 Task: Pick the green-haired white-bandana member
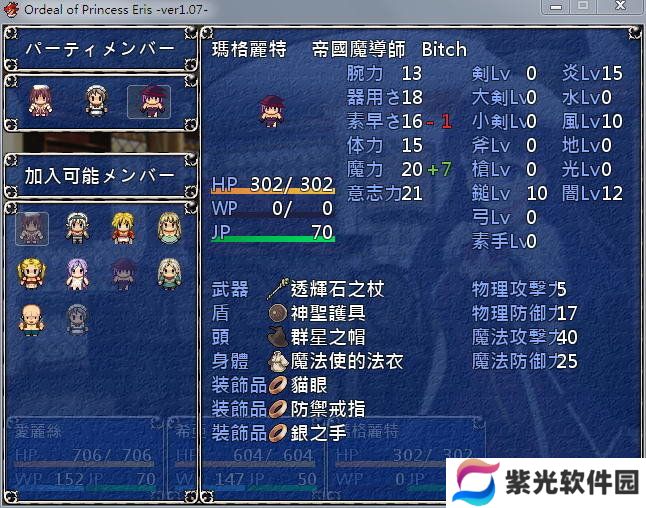[x=78, y=228]
